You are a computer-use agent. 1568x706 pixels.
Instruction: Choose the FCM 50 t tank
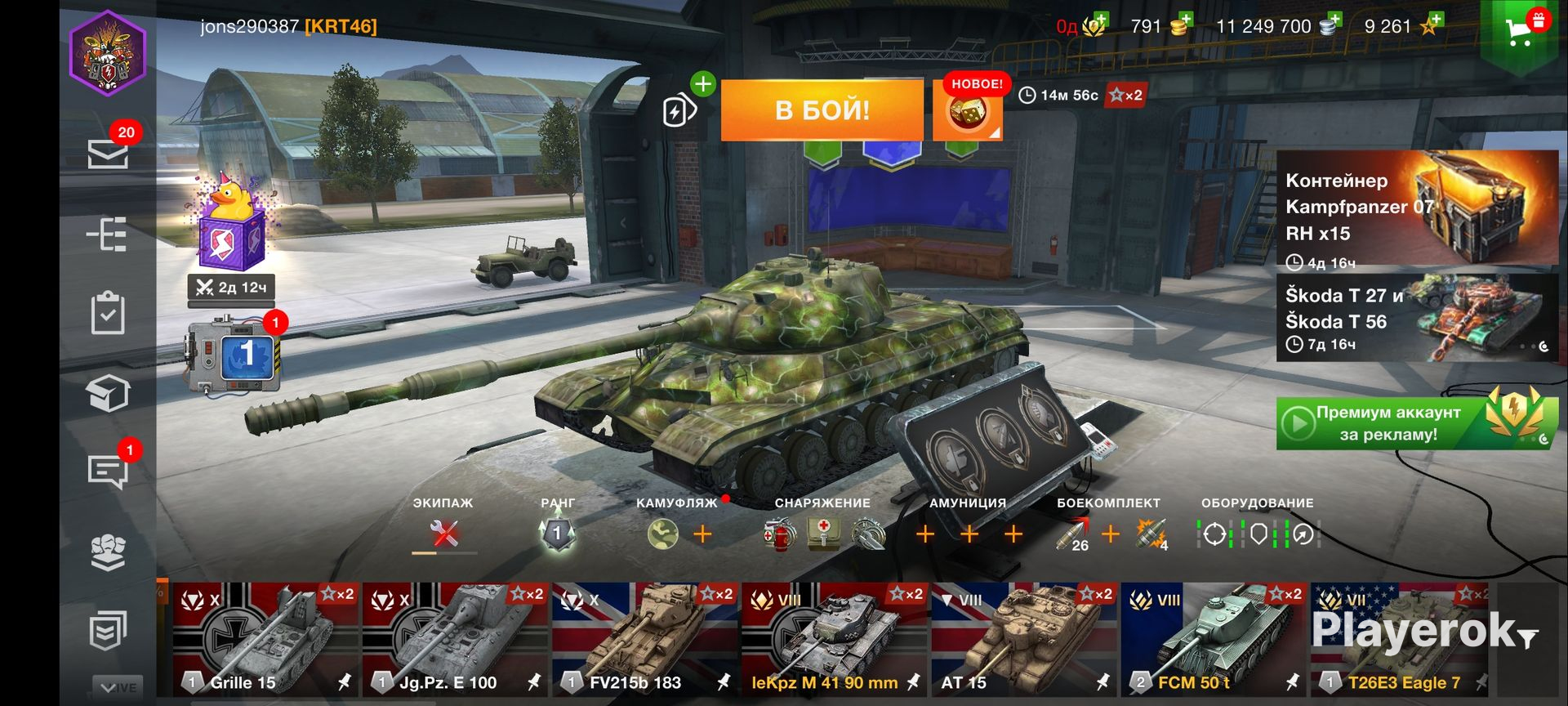click(1213, 639)
